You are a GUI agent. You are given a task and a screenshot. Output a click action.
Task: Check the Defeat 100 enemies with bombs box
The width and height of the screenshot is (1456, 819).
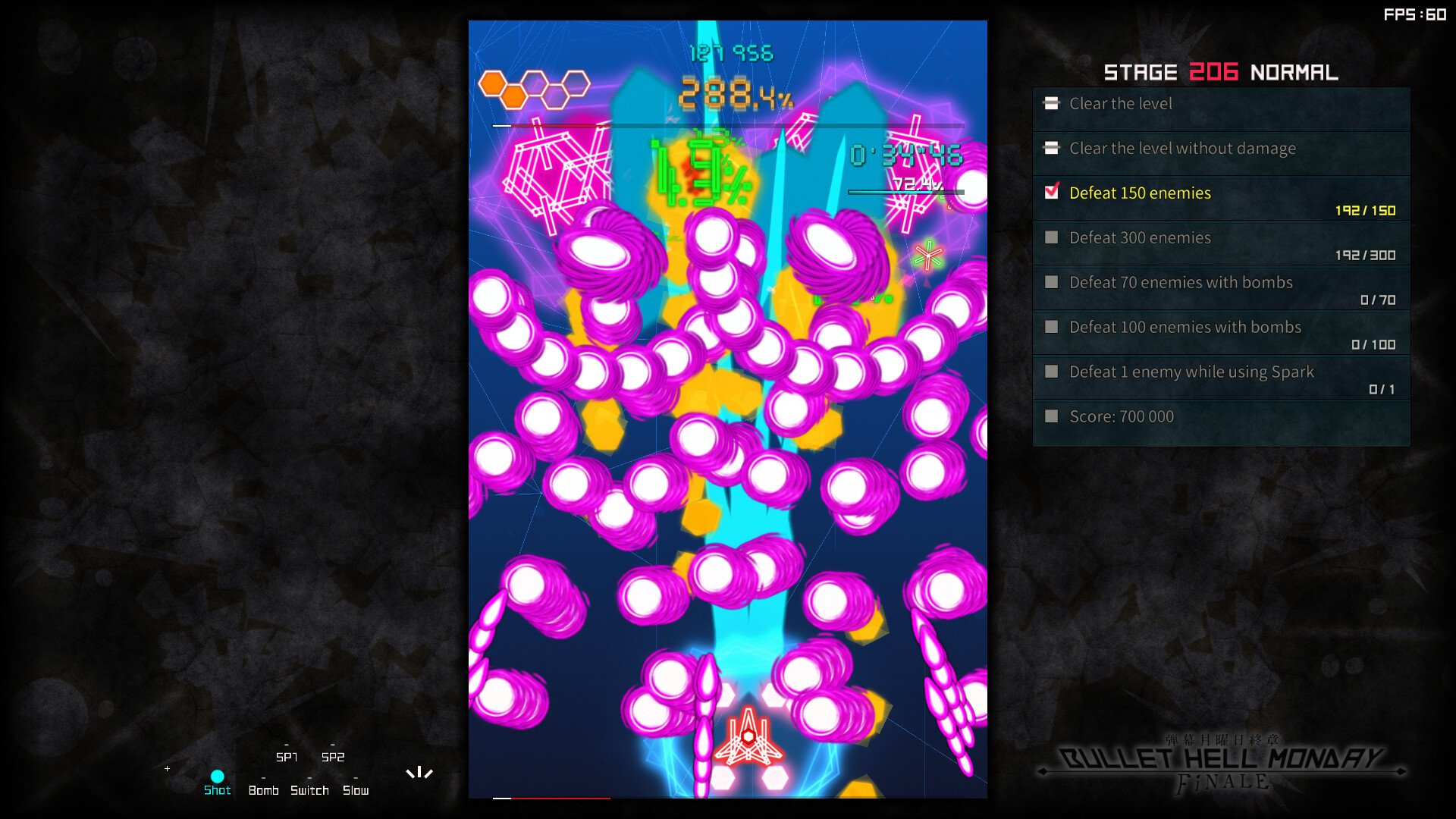click(x=1051, y=327)
